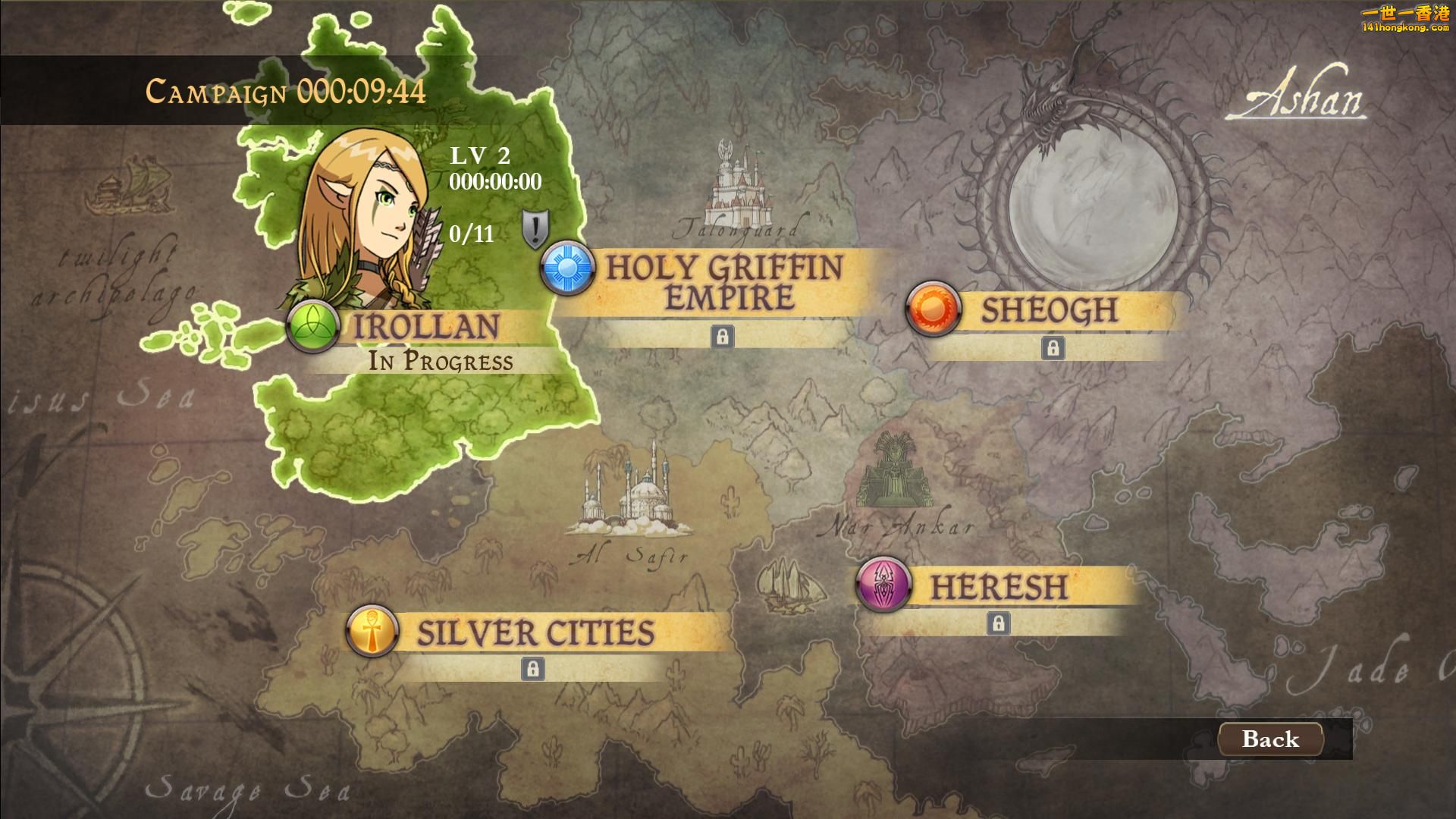Click the padlock under Heresh
The image size is (1456, 819).
[998, 623]
